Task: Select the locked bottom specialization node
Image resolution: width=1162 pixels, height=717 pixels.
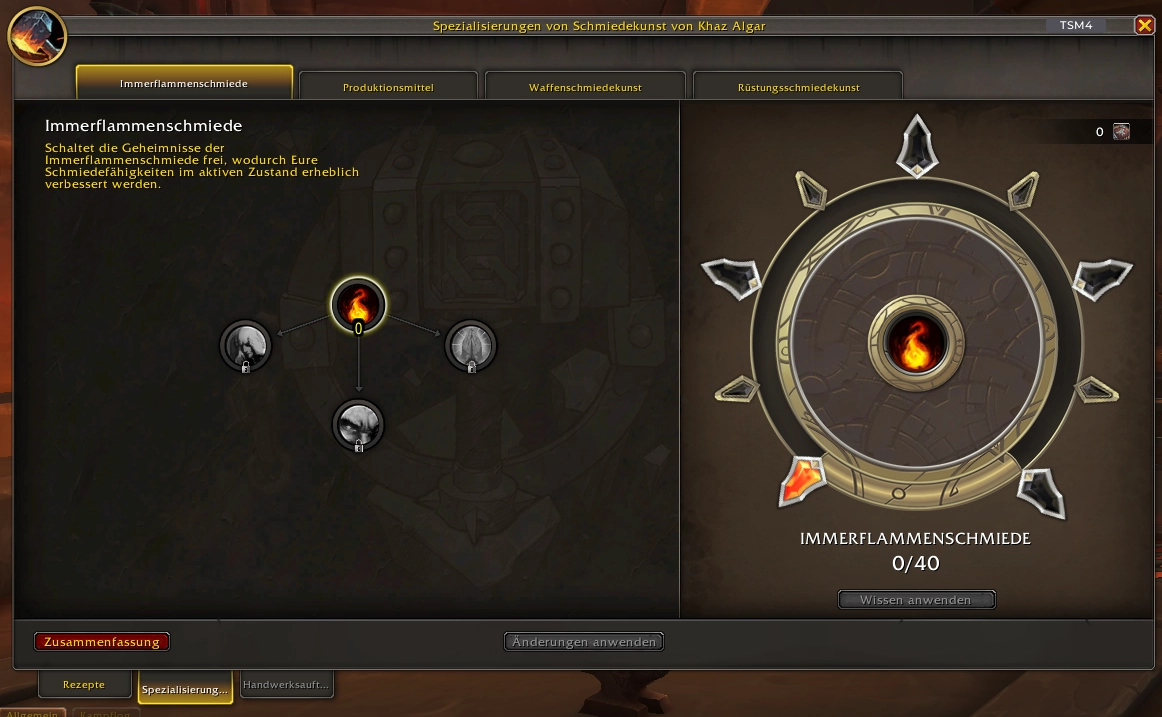Action: point(358,424)
